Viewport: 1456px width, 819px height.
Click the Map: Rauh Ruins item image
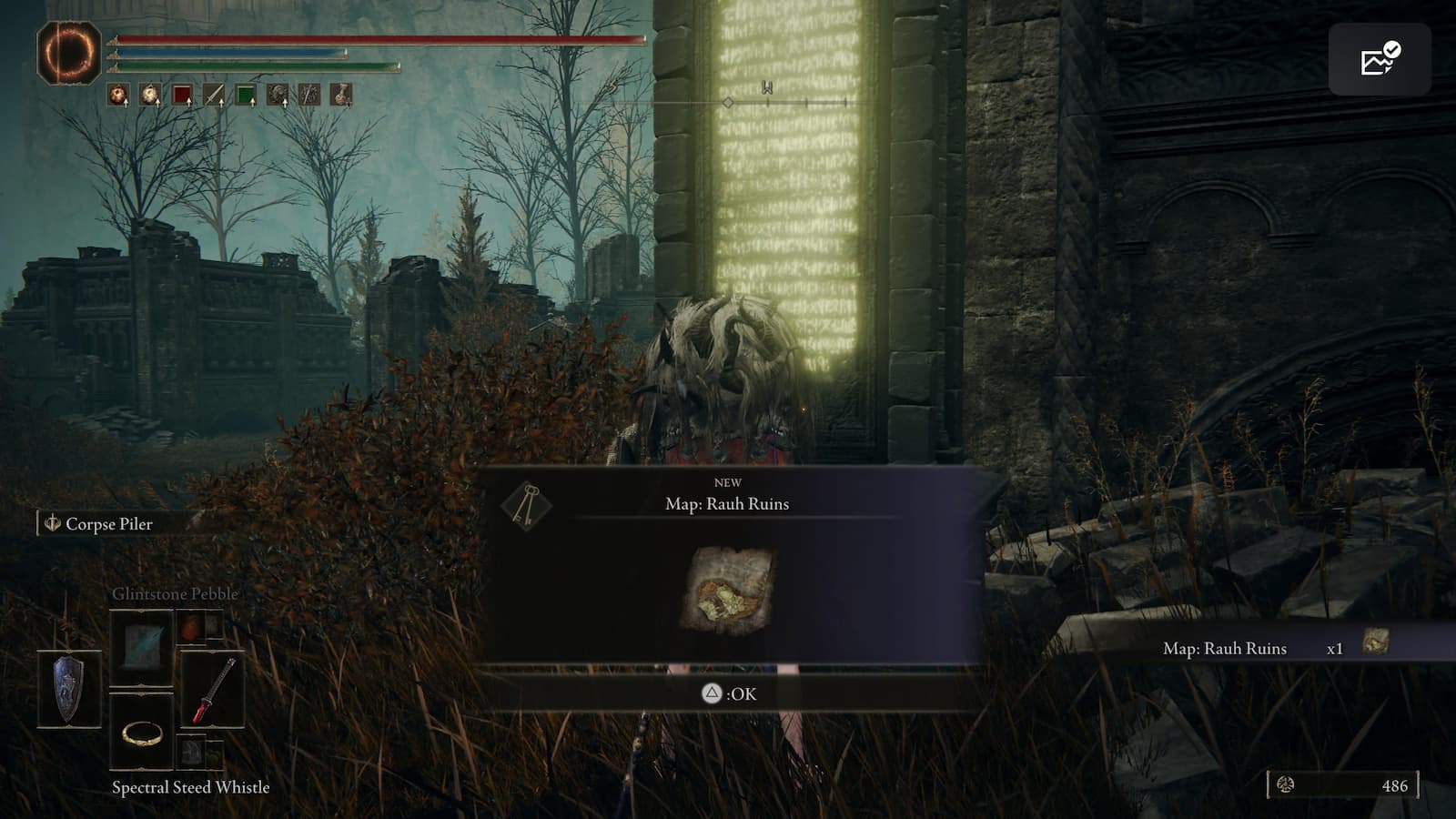click(x=727, y=589)
